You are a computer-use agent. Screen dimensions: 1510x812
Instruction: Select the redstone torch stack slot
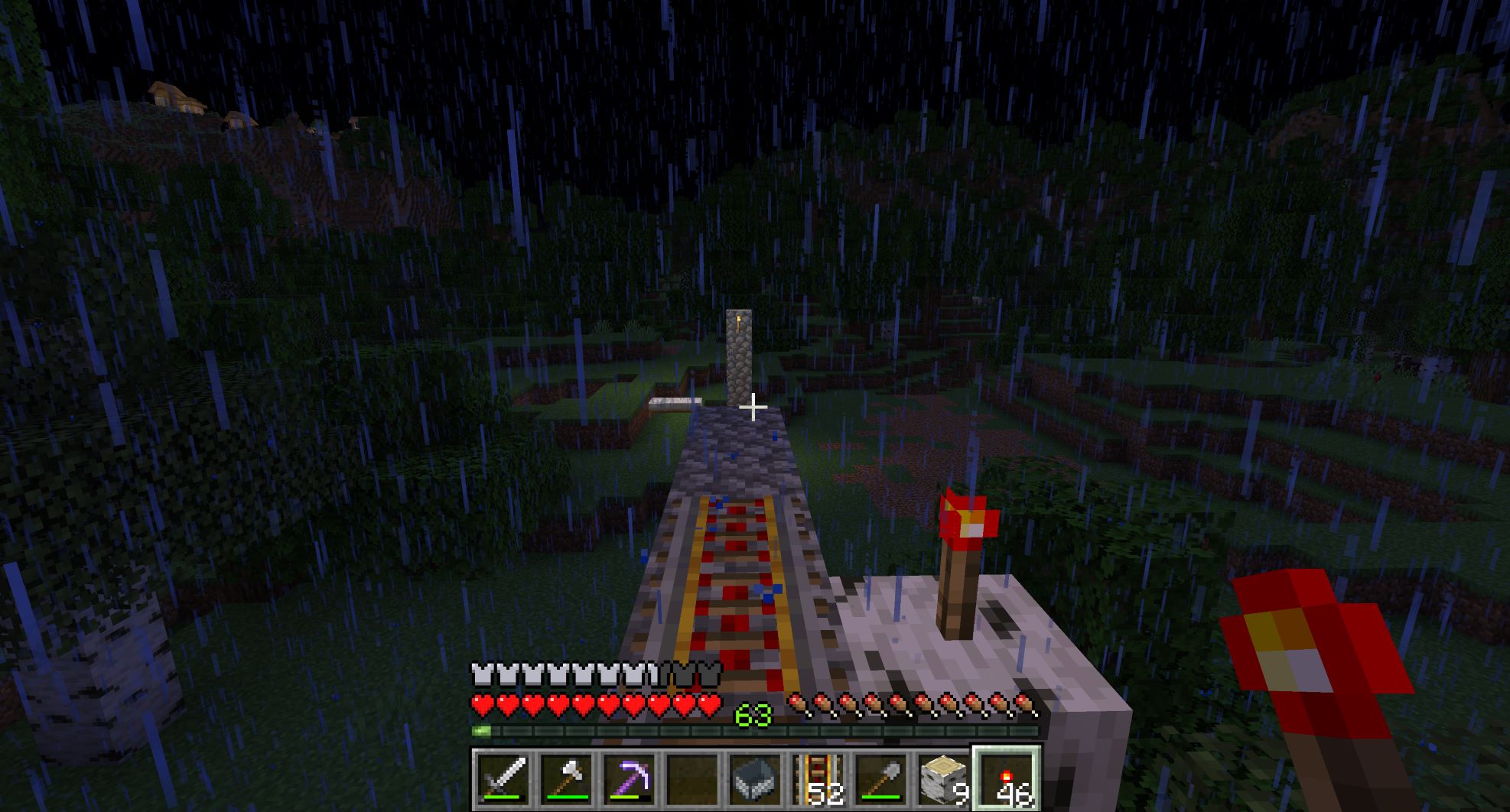pos(1006,780)
